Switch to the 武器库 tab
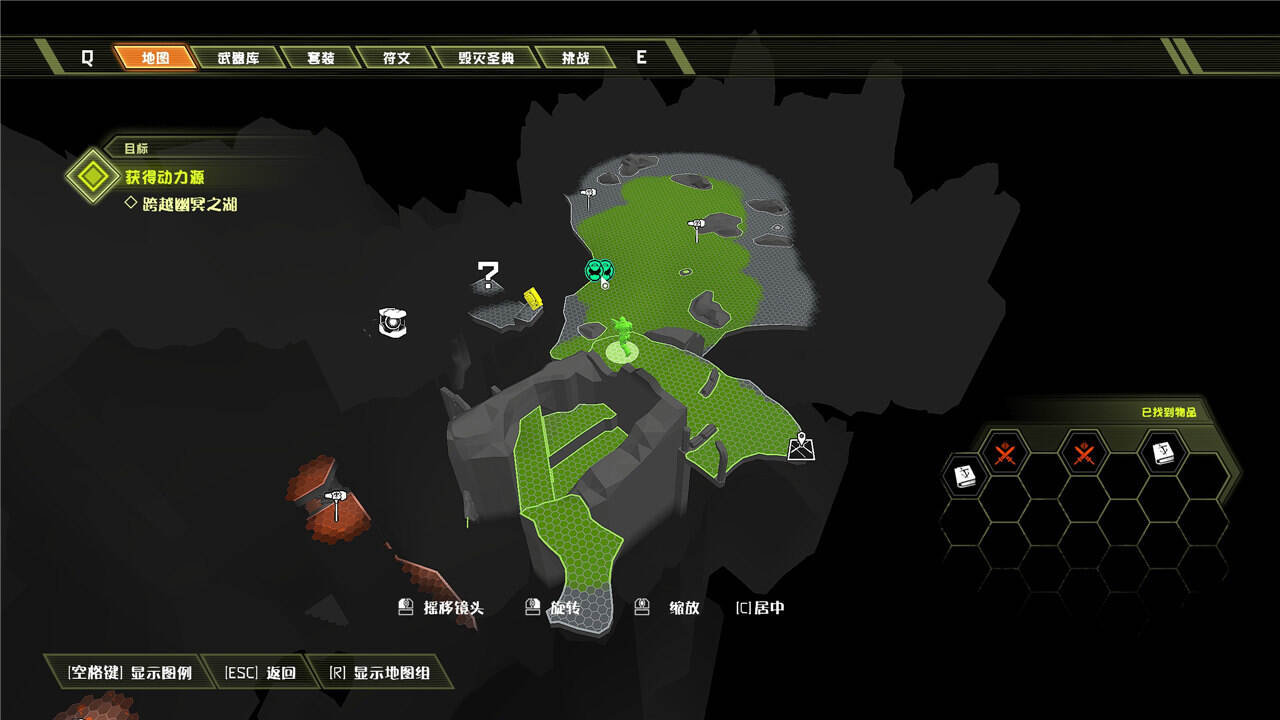1280x720 pixels. click(238, 57)
